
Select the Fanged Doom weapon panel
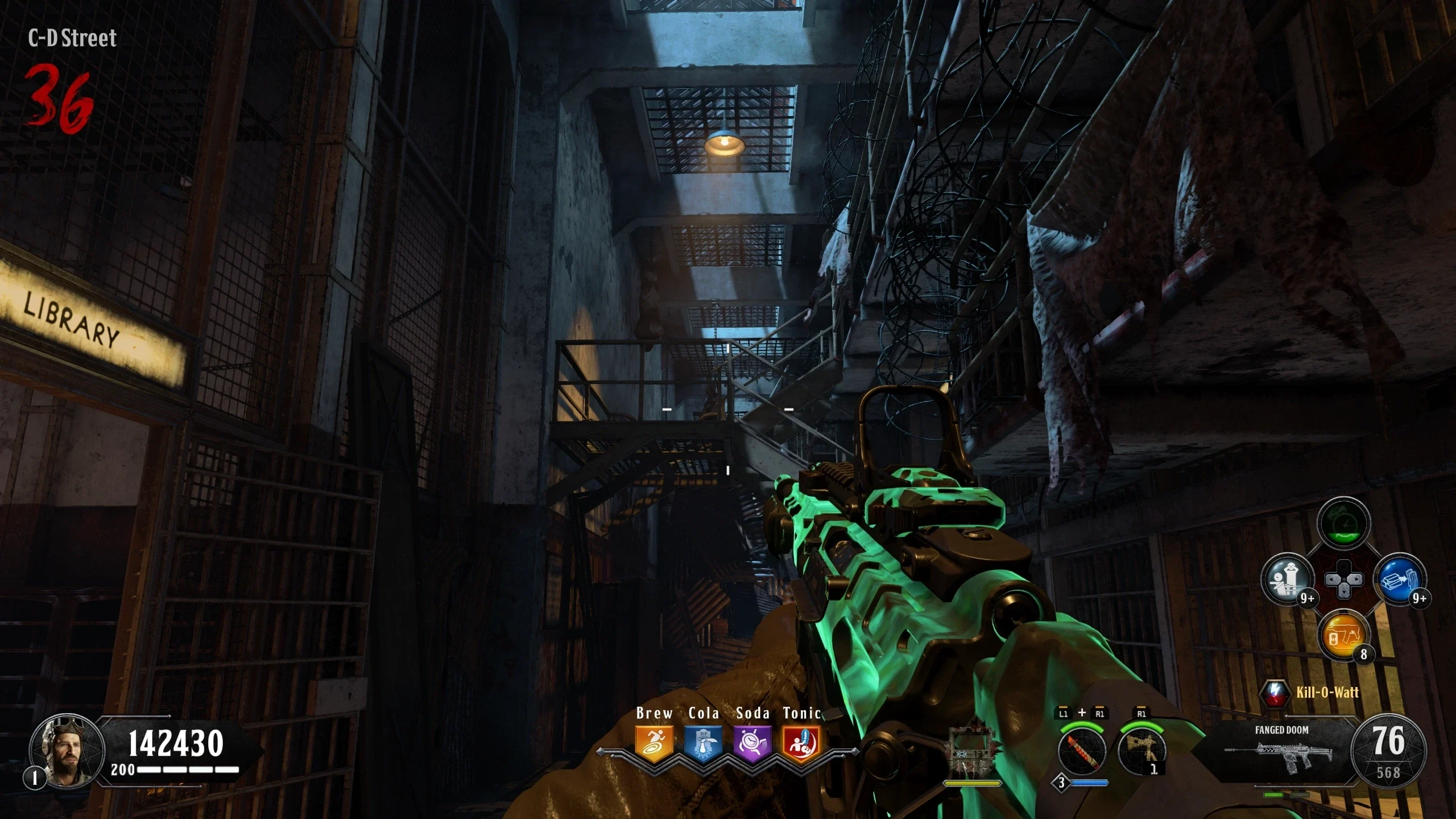click(x=1281, y=751)
